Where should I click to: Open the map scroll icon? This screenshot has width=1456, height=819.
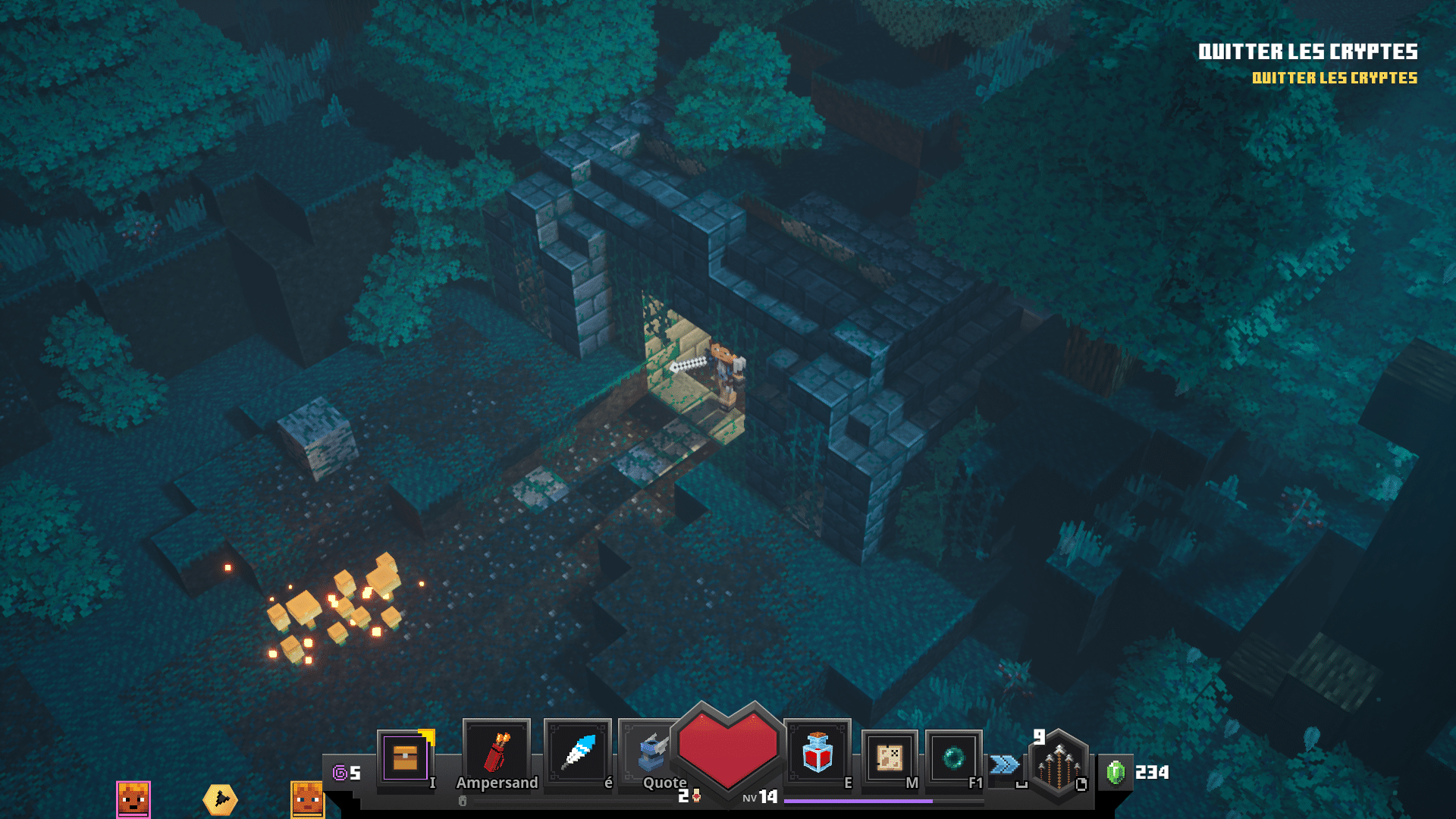pyautogui.click(x=890, y=757)
